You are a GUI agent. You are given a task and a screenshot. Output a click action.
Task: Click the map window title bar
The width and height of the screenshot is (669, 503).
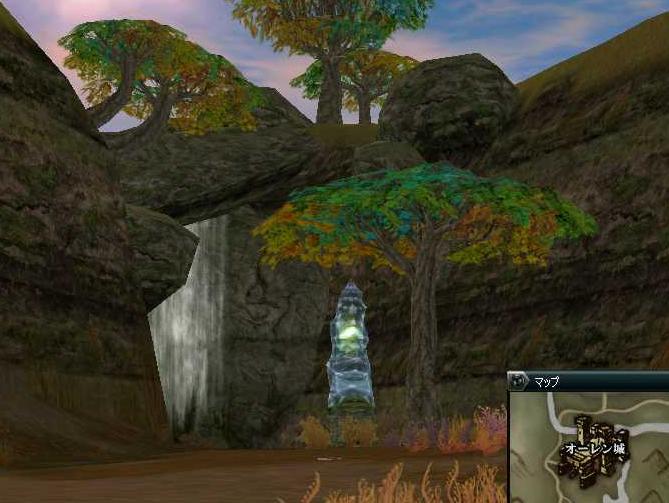(x=600, y=381)
